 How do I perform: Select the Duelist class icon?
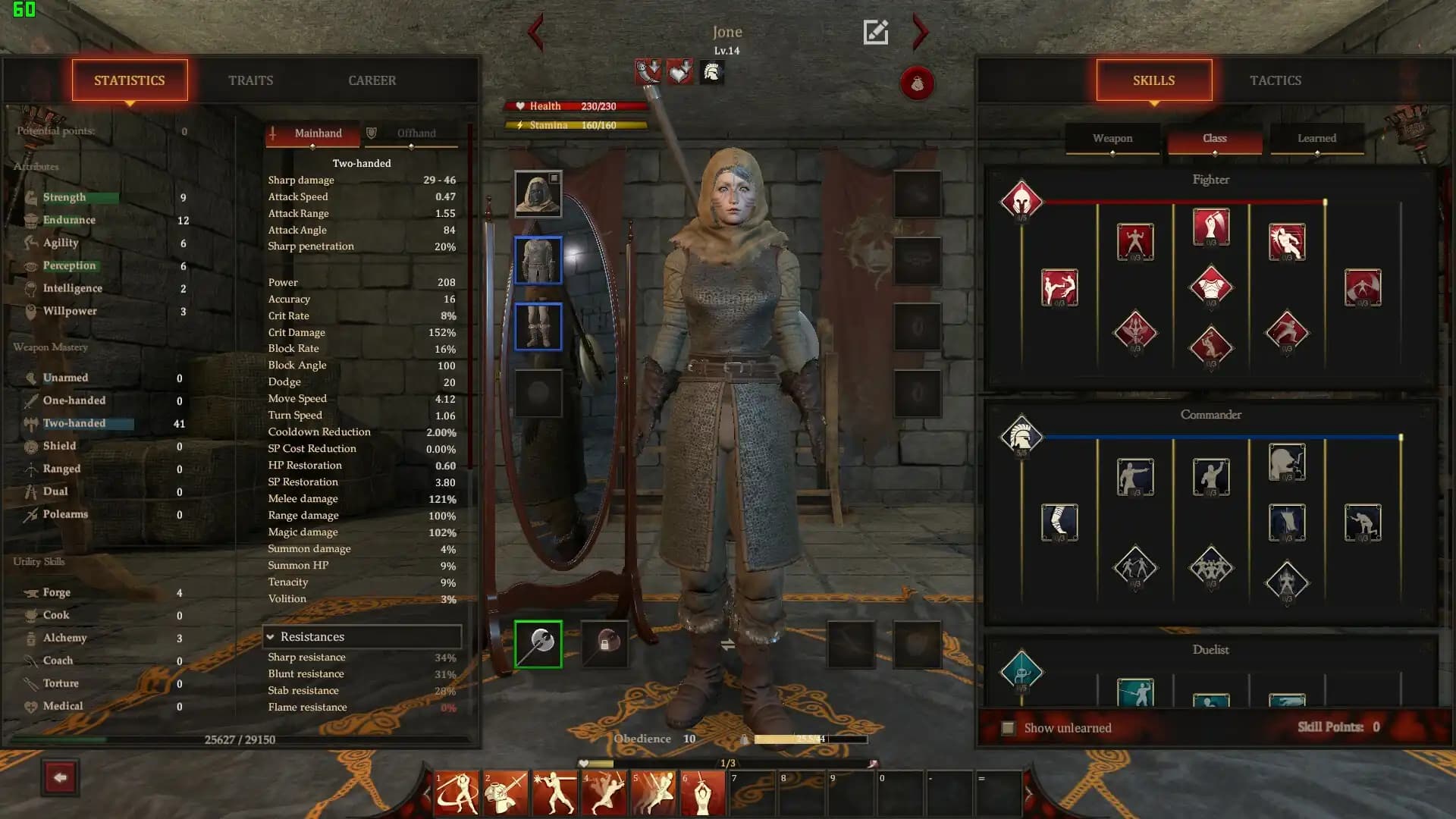pyautogui.click(x=1023, y=672)
